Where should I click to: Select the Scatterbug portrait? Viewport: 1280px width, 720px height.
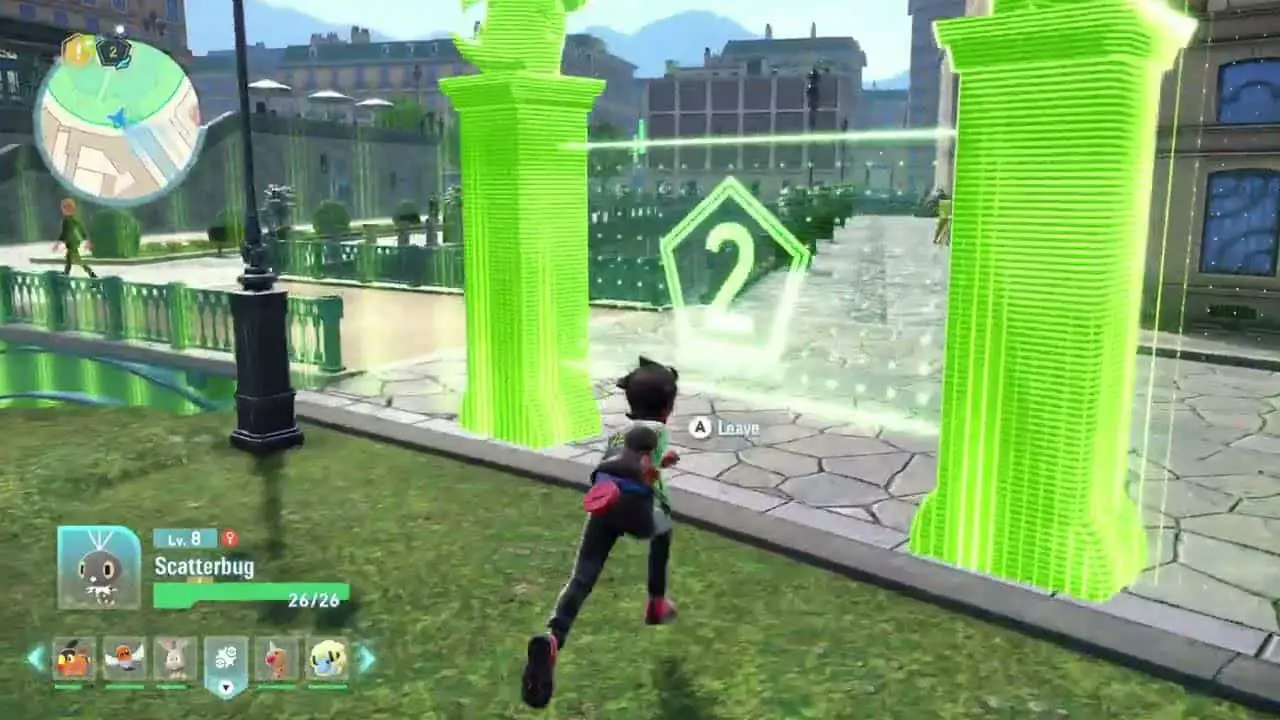tap(99, 567)
